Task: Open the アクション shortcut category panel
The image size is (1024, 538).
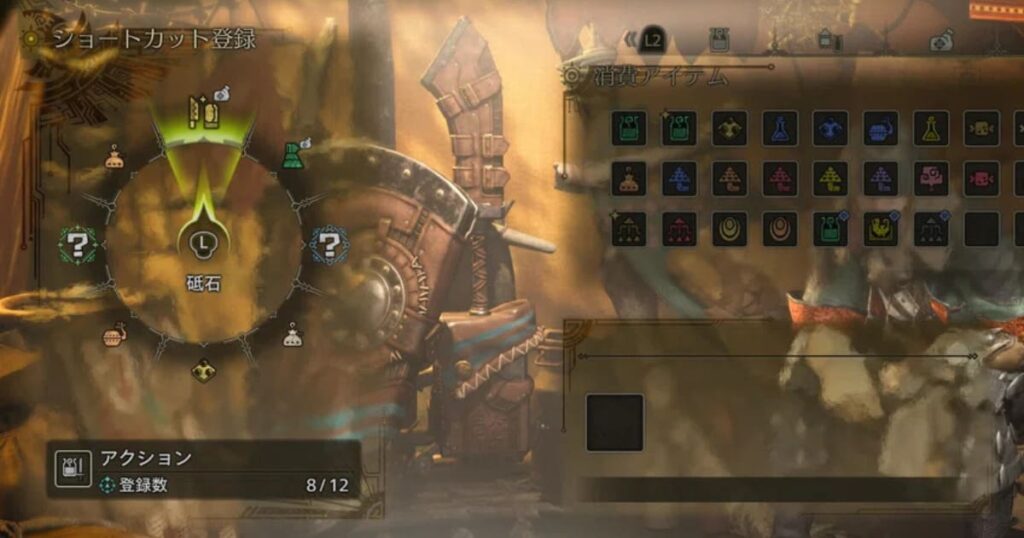Action: pos(203,469)
